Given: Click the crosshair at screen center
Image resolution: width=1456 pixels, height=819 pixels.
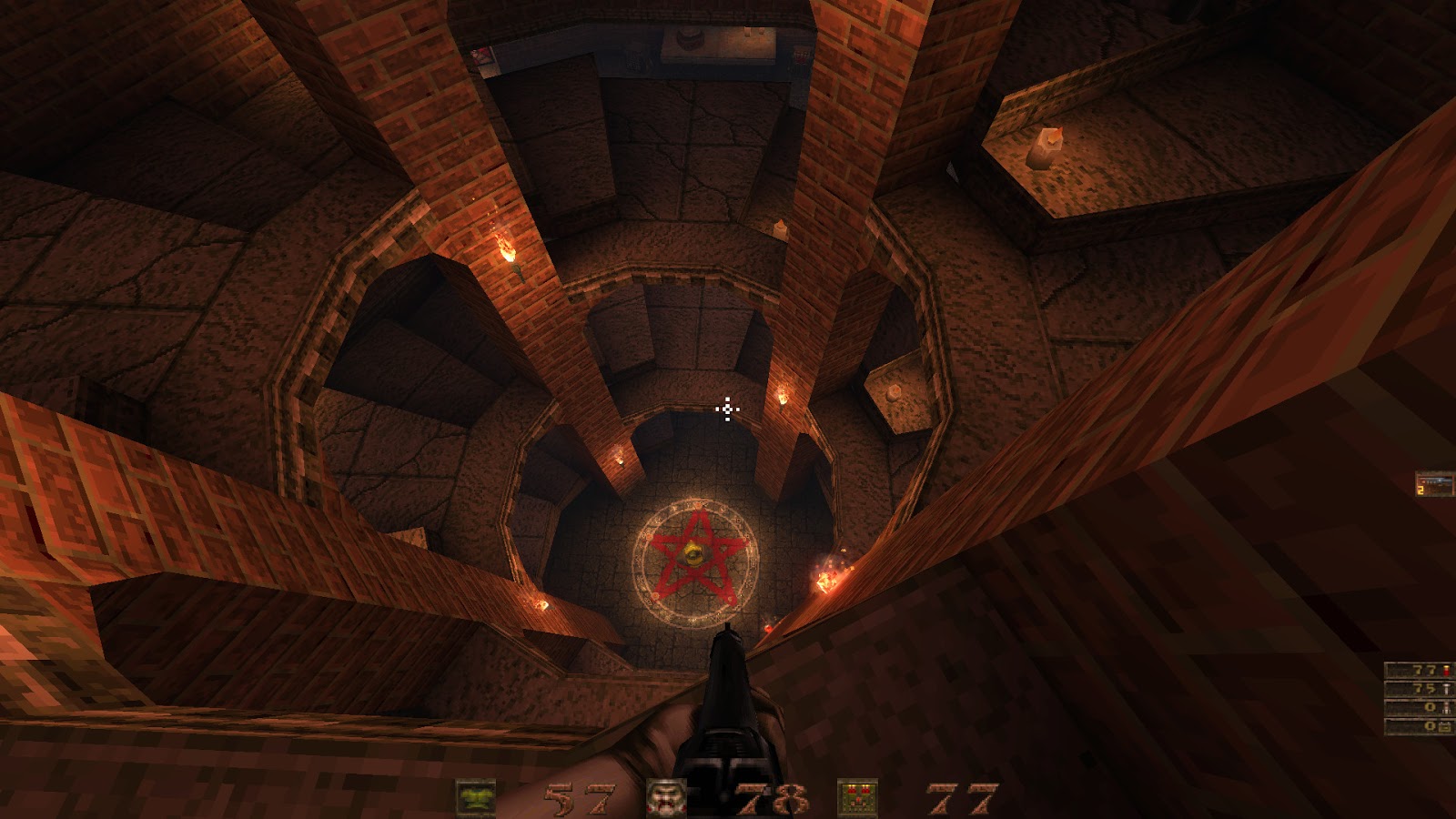Looking at the screenshot, I should point(727,411).
